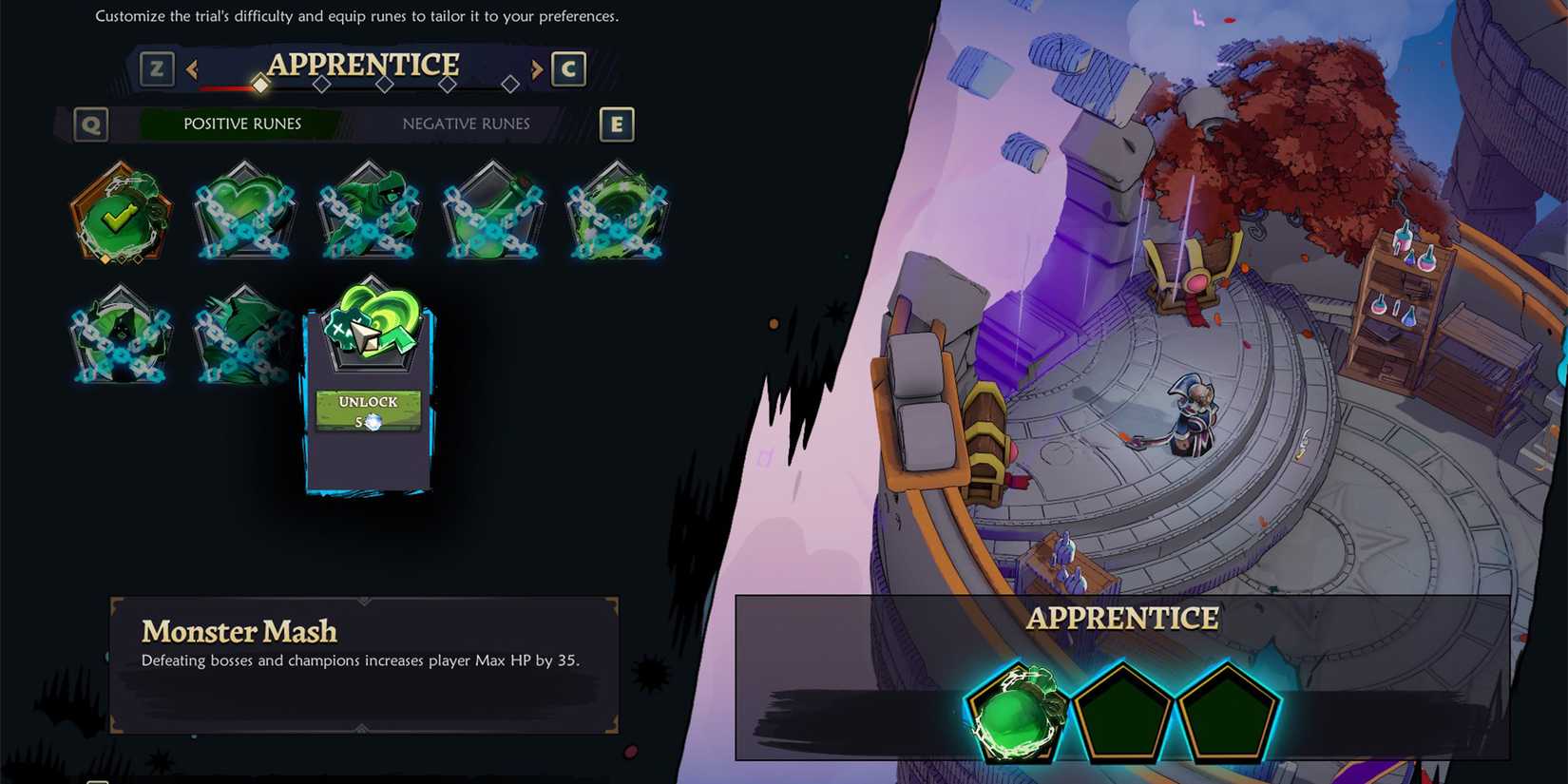Select the highest difficulty diamond marker
The image size is (1568, 784).
coord(511,84)
